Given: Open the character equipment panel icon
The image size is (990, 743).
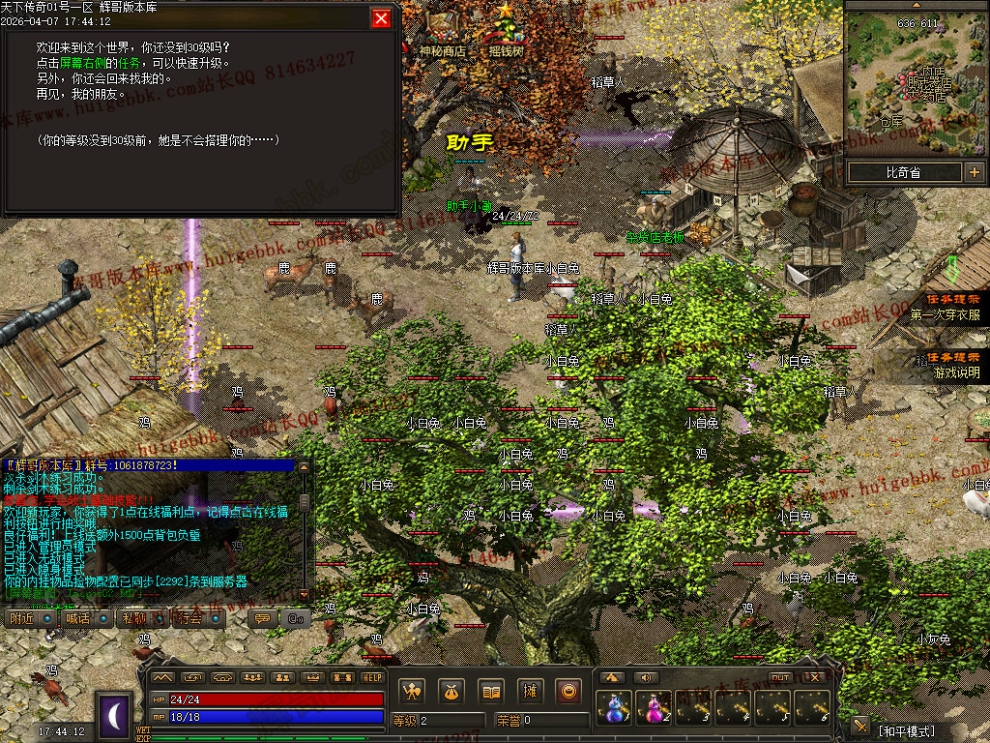Looking at the screenshot, I should (411, 690).
